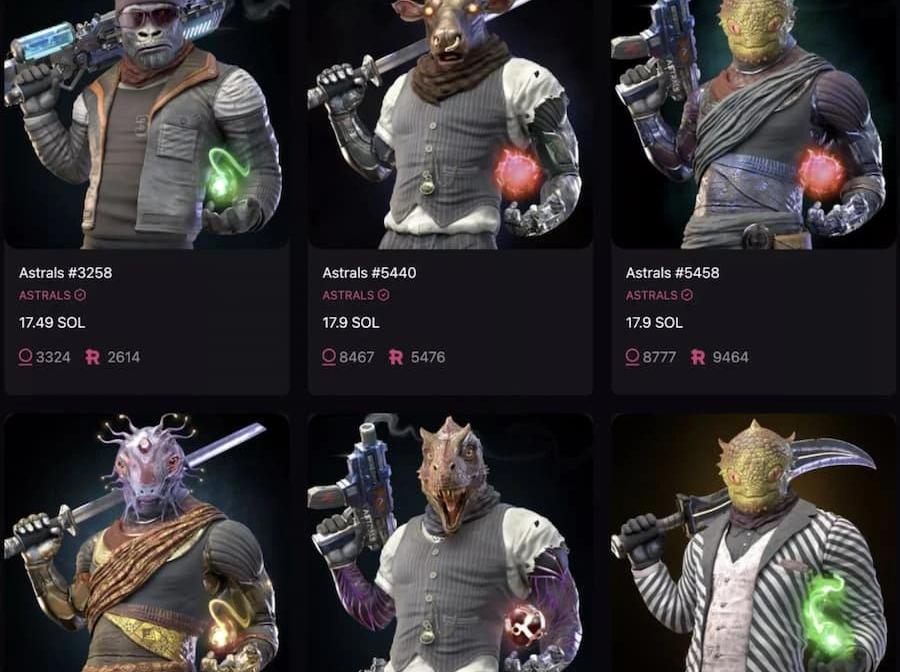Viewport: 900px width, 672px height.
Task: Click the ASTRALS collection link under #3258
Action: point(45,295)
